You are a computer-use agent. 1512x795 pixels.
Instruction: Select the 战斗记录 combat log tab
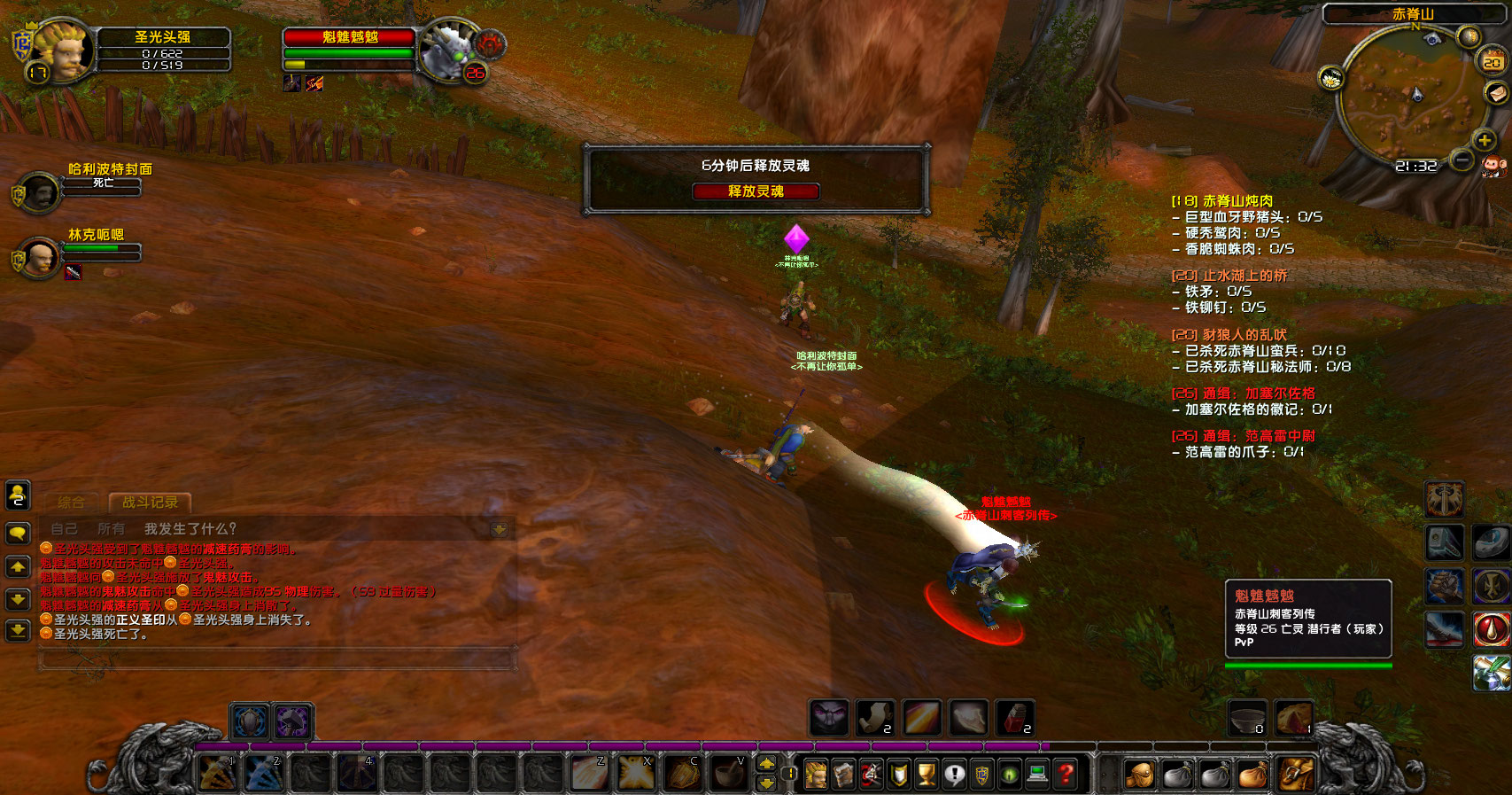[150, 503]
